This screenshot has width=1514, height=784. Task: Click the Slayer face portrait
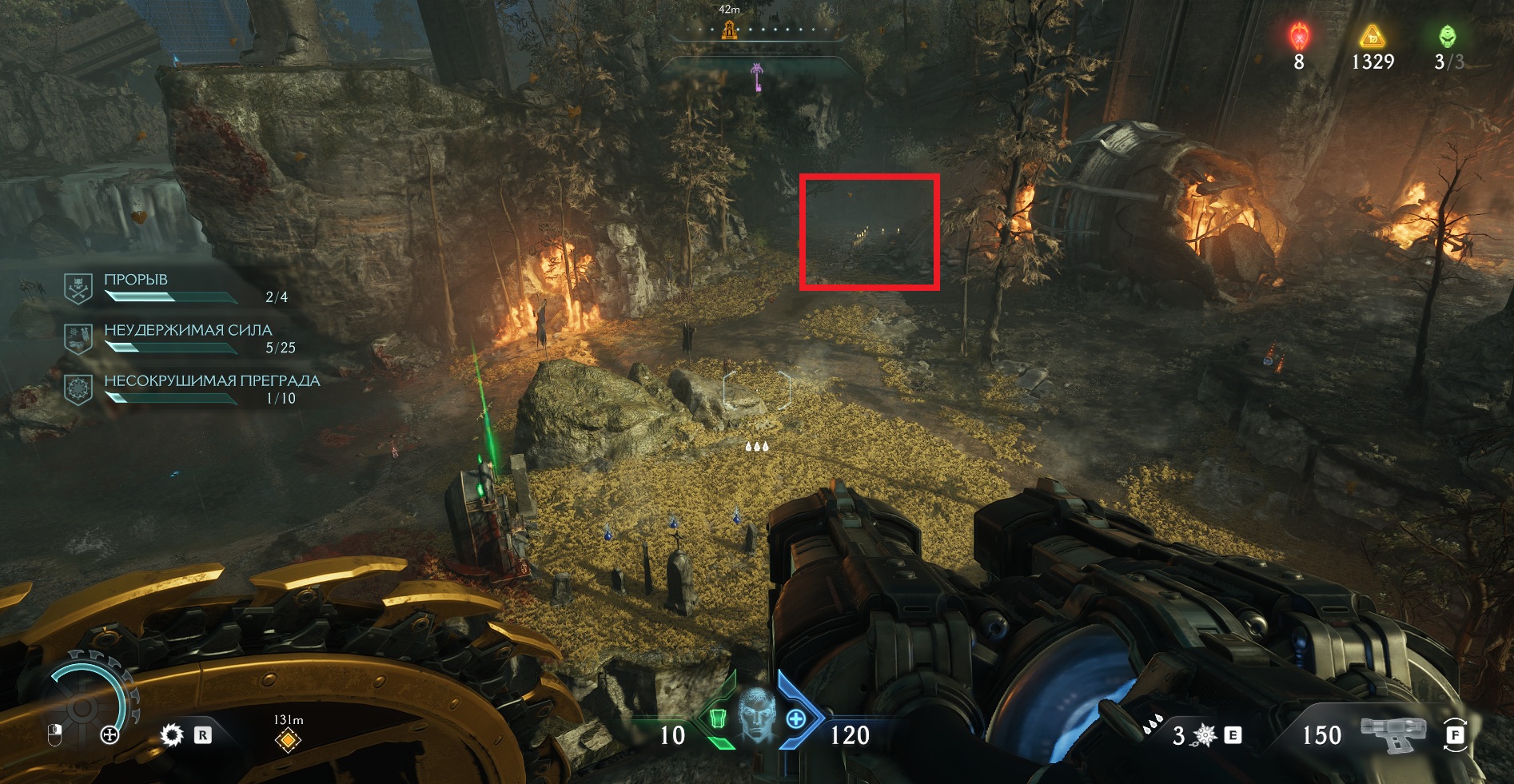[756, 714]
